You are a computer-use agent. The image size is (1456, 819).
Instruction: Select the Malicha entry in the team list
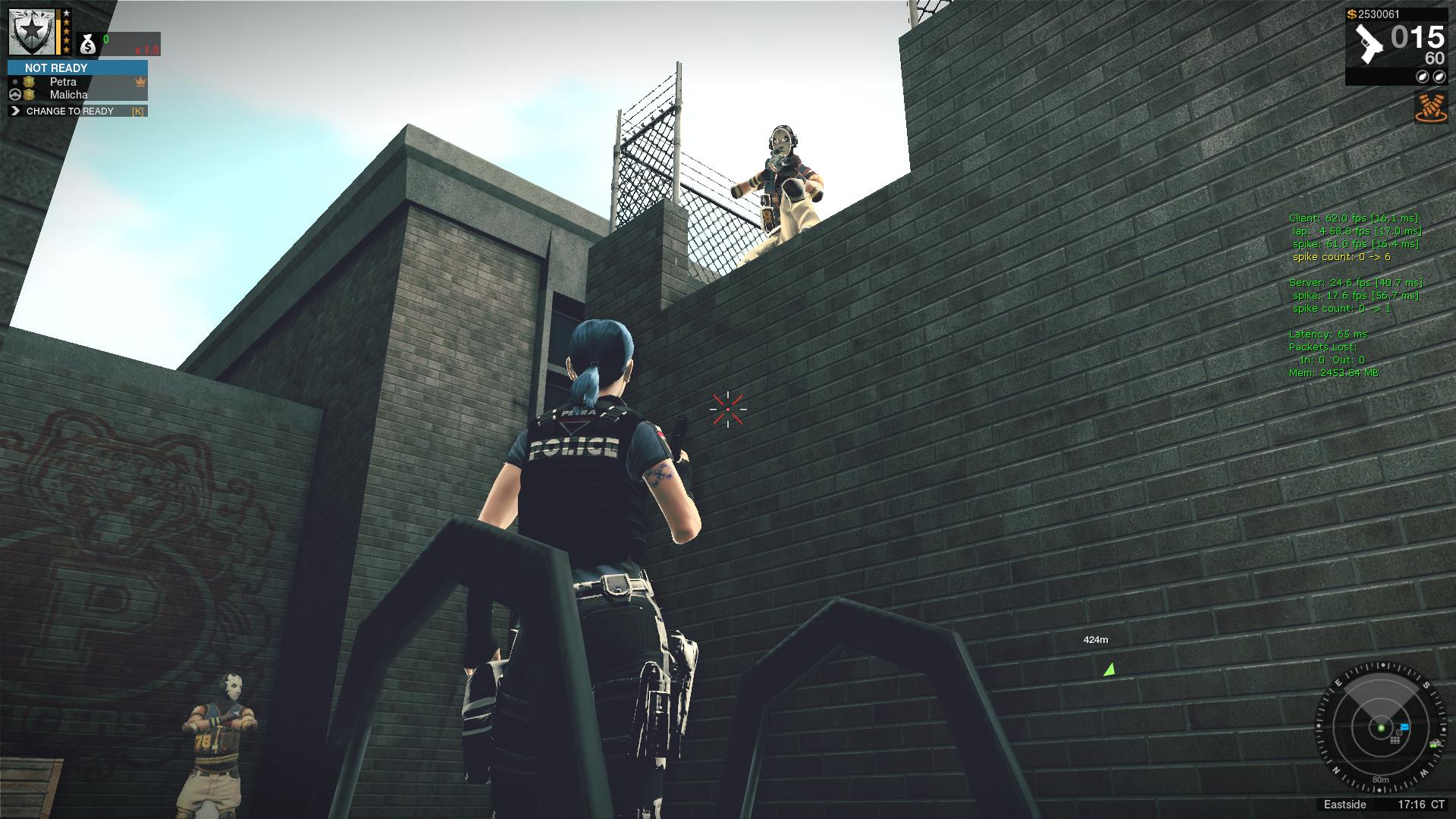[68, 94]
